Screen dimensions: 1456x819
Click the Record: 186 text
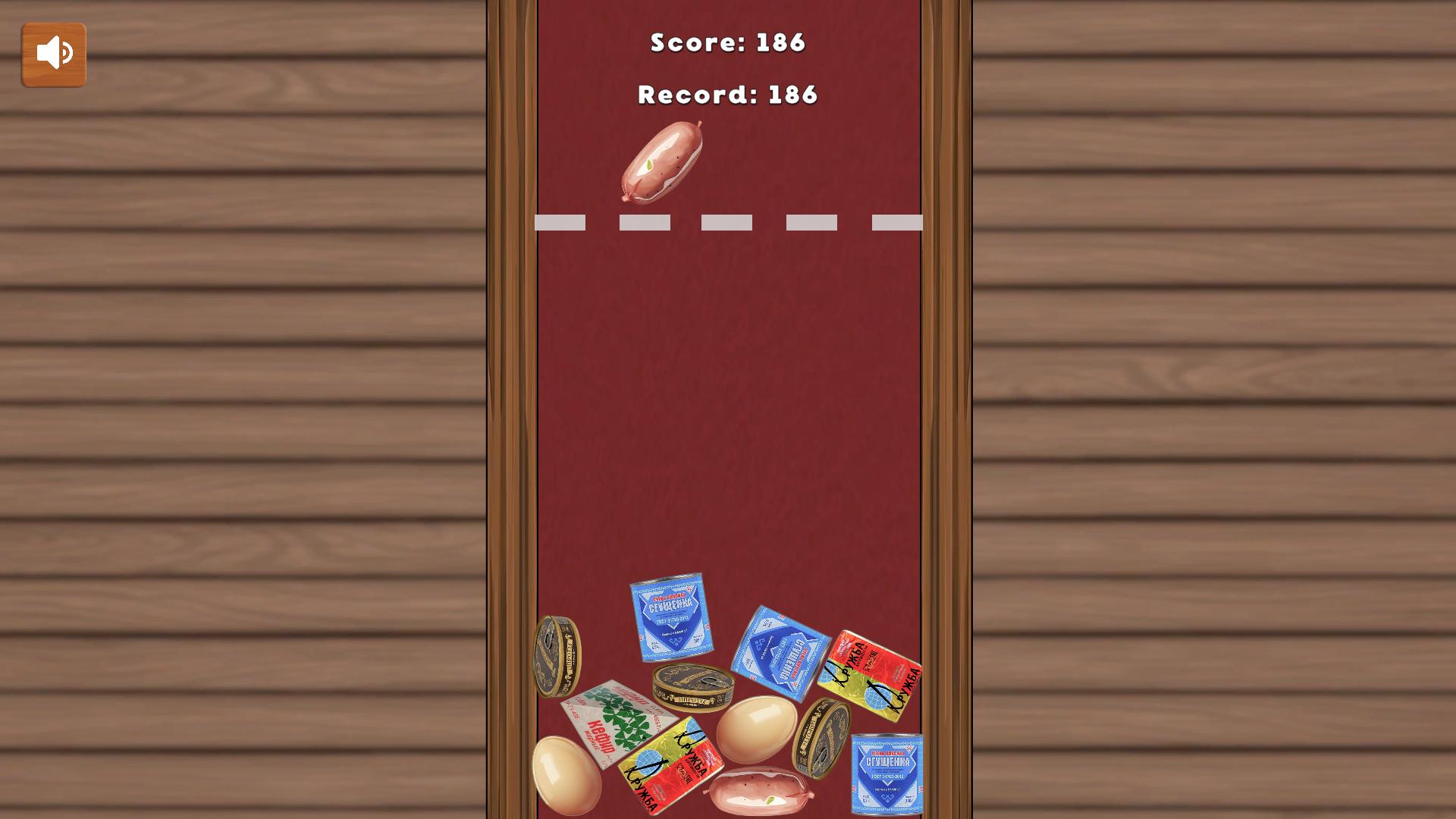pyautogui.click(x=726, y=95)
